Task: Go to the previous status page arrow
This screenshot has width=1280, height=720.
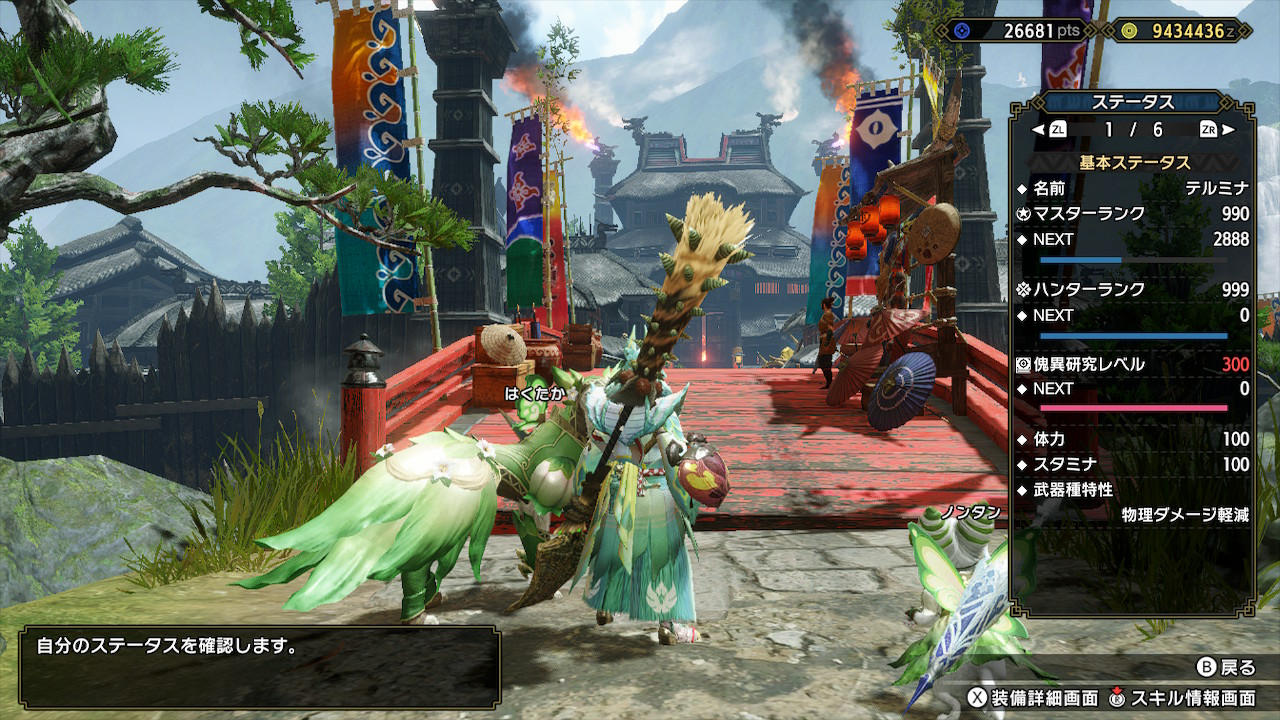Action: click(x=1037, y=130)
